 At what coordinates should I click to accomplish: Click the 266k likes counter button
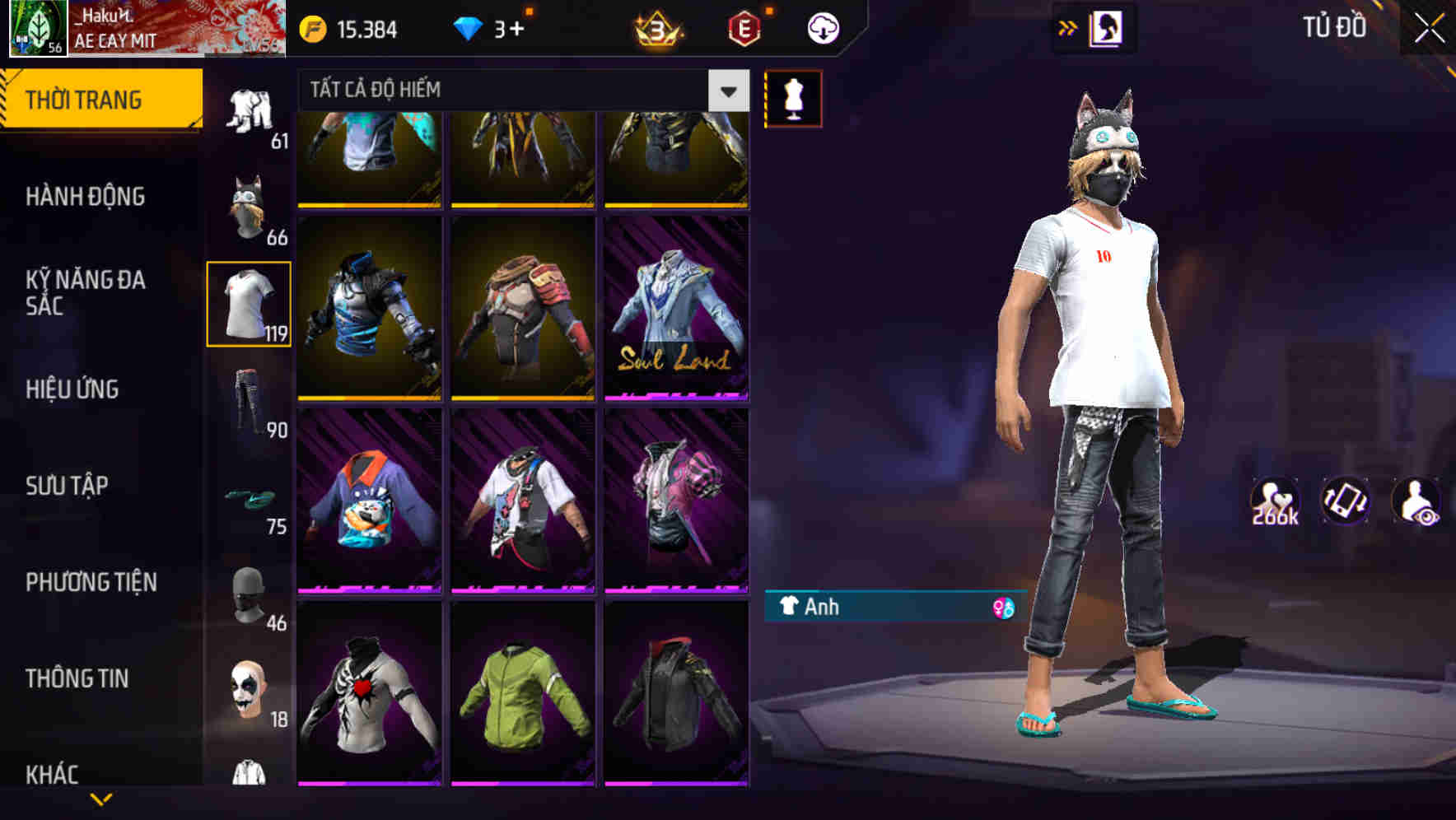[1276, 500]
